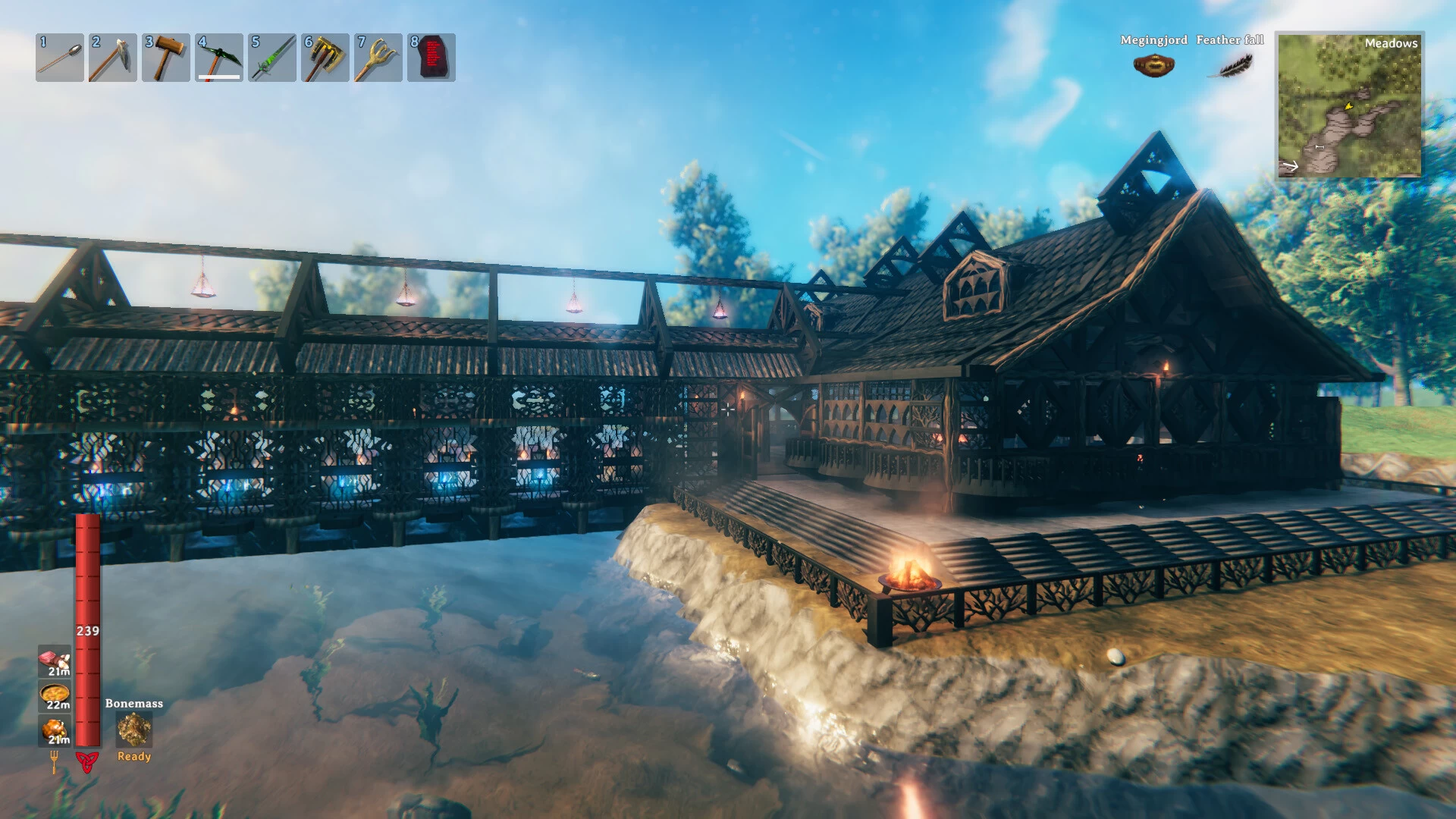This screenshot has width=1456, height=819.
Task: Select the spear in hotbar slot 1
Action: (60, 58)
